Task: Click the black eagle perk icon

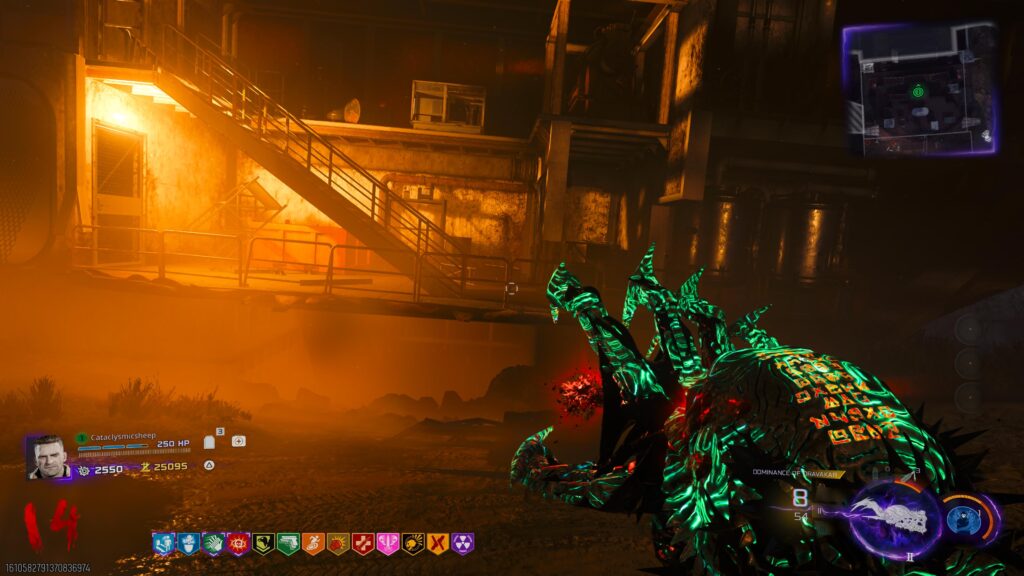Action: [x=263, y=543]
